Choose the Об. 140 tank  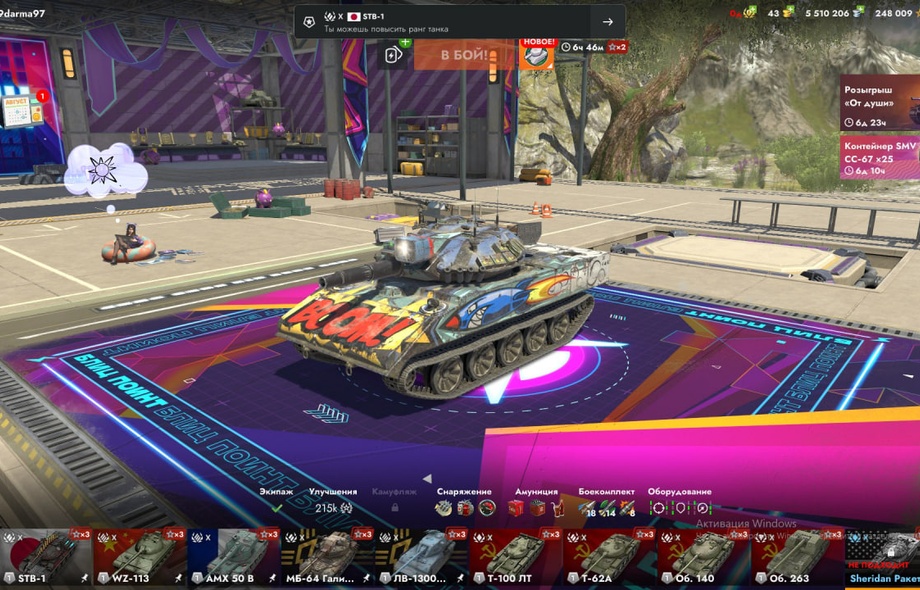[701, 557]
